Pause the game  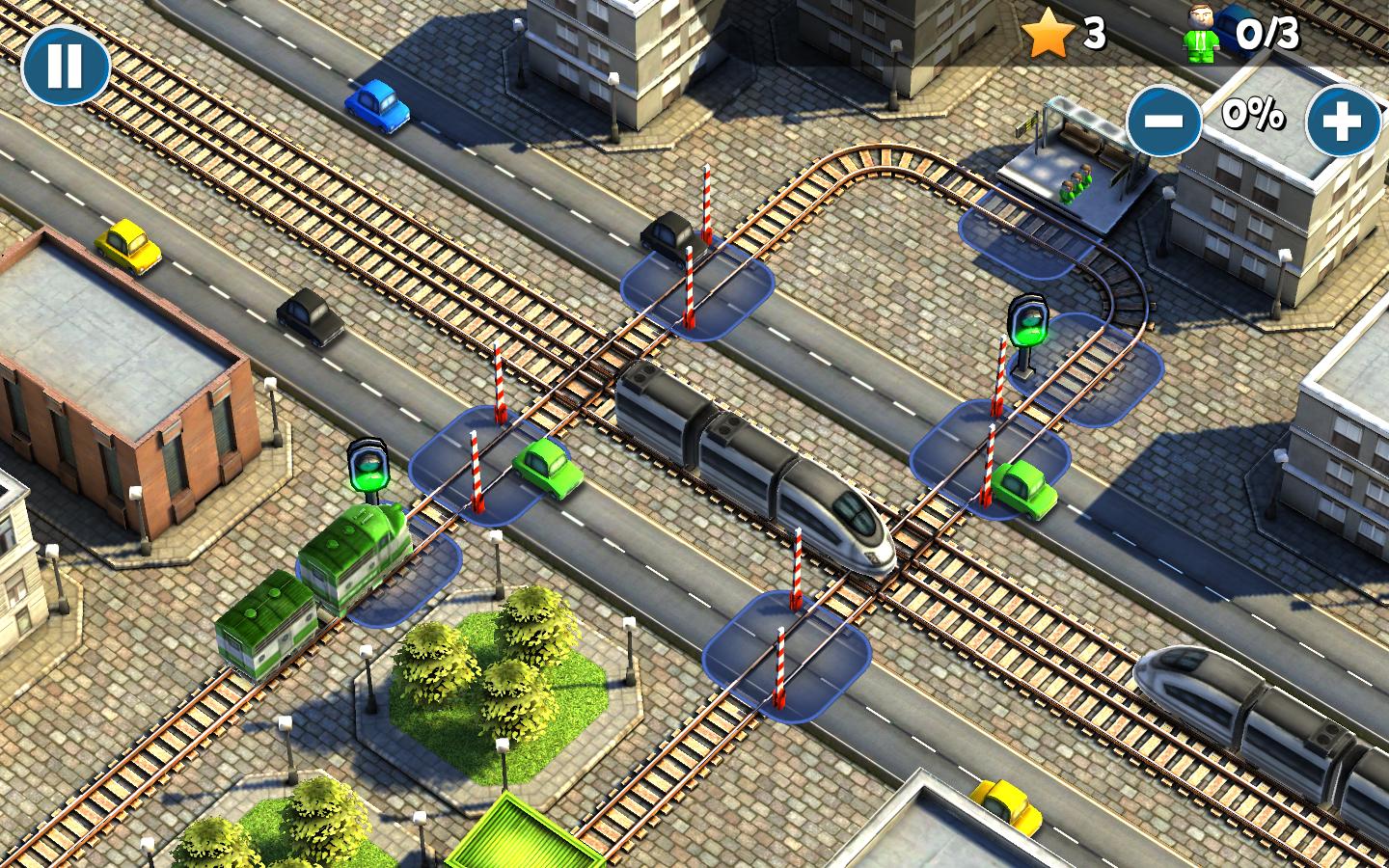pyautogui.click(x=65, y=65)
